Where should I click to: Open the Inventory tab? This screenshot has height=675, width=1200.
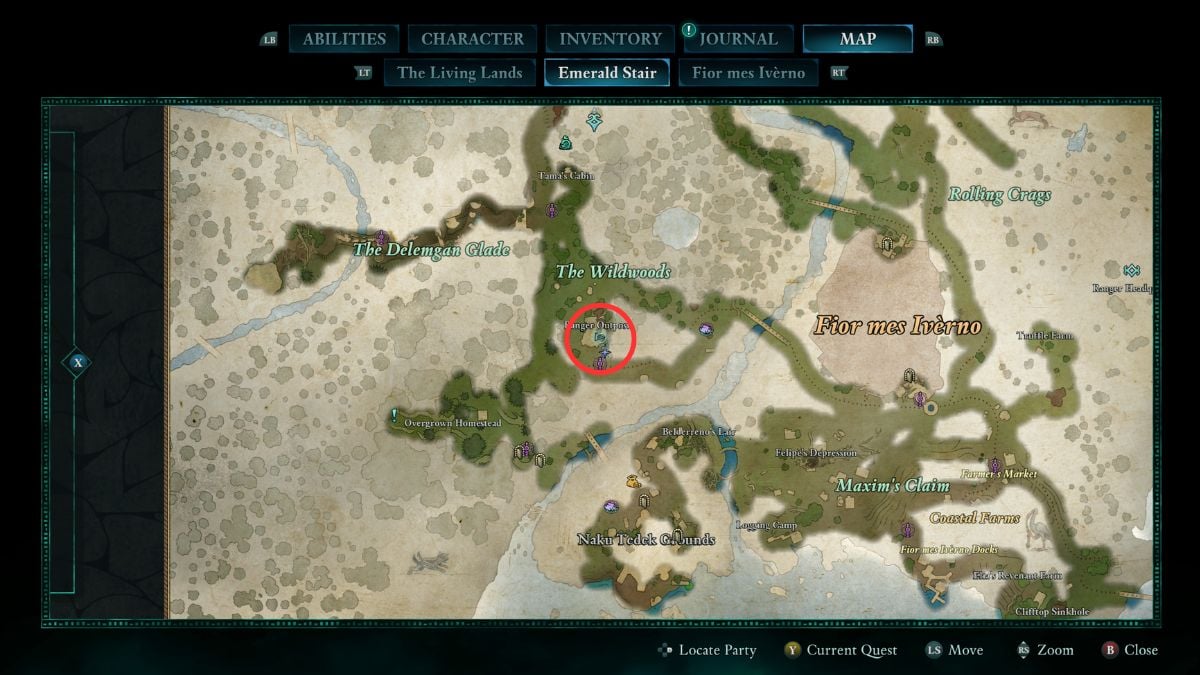(610, 39)
